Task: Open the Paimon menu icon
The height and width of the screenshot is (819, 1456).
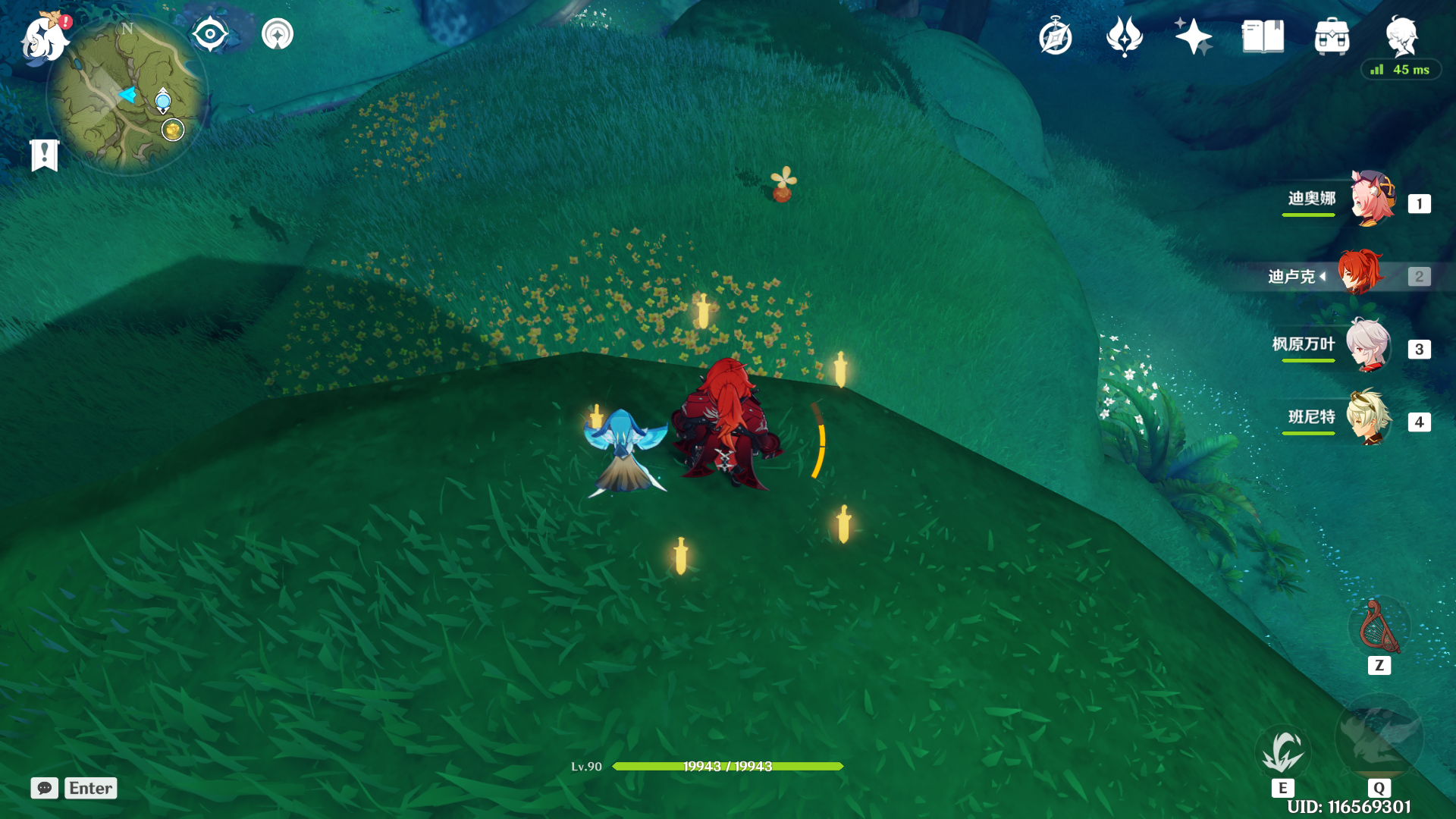Action: coord(44,38)
